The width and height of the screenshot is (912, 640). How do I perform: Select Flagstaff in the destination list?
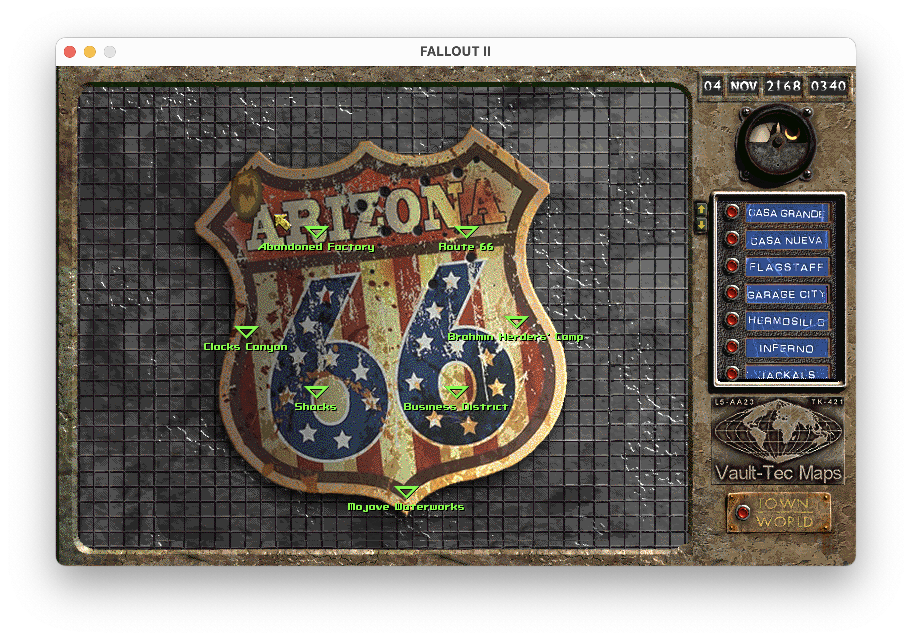[x=786, y=267]
